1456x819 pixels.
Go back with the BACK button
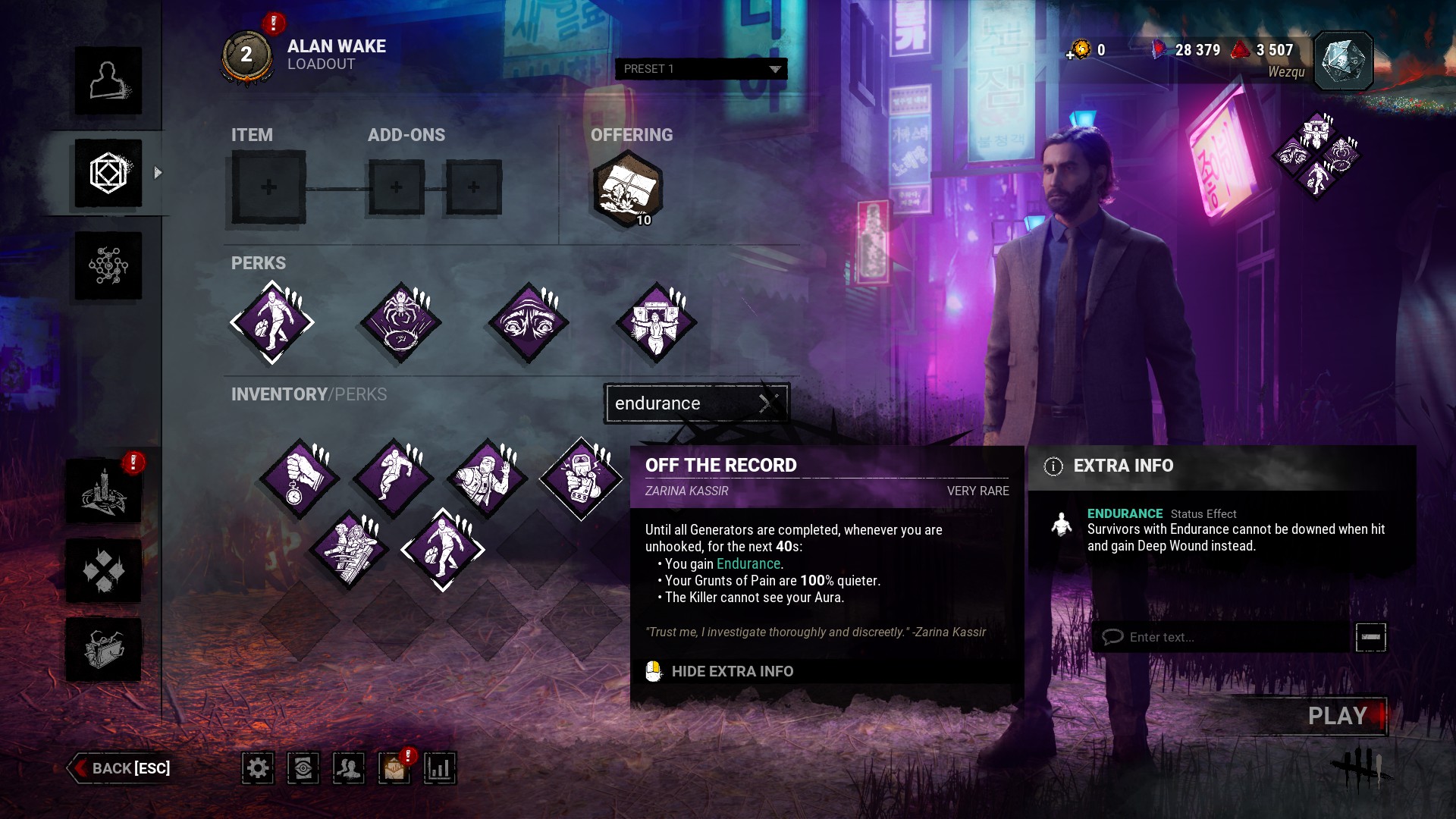tap(121, 768)
